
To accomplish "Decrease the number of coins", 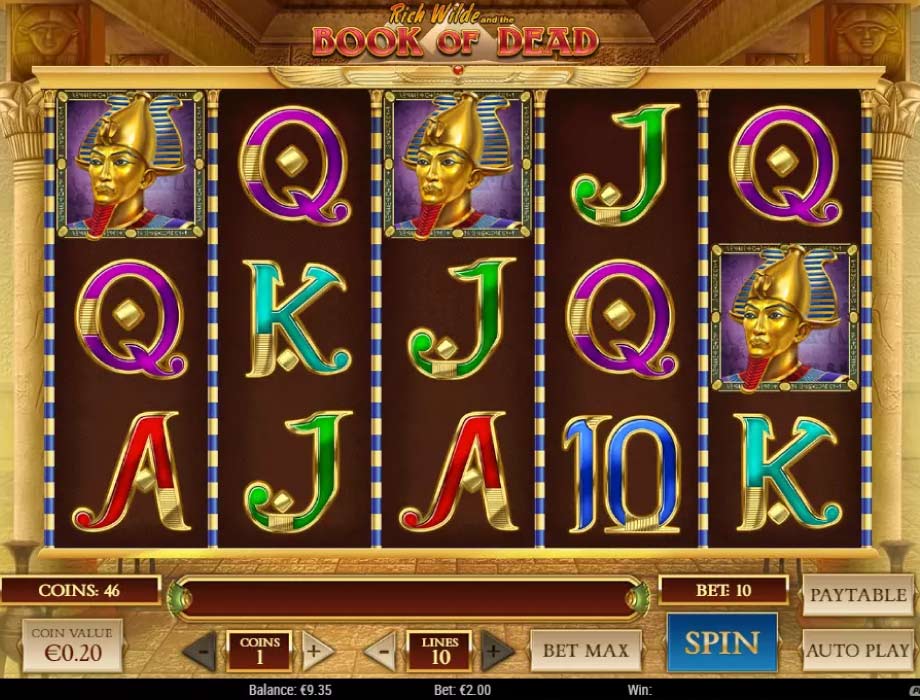I will (200, 651).
